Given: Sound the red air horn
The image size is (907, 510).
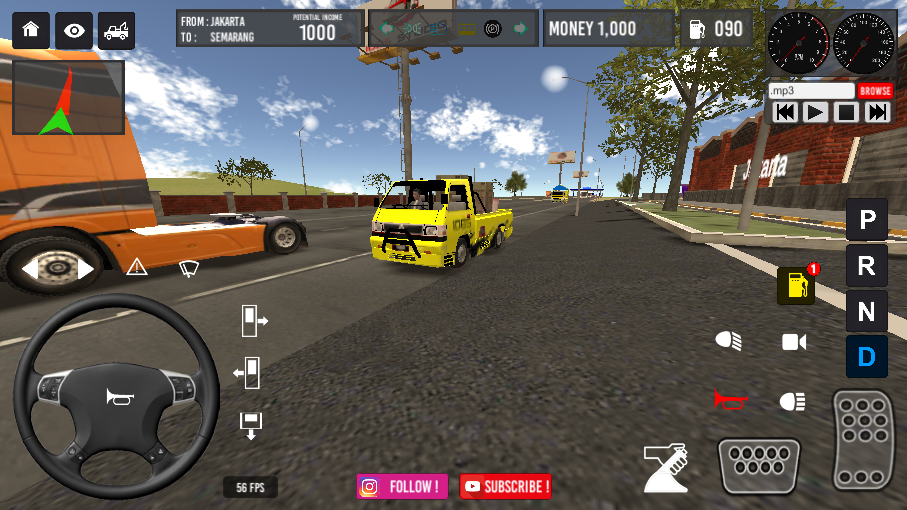Looking at the screenshot, I should 730,401.
